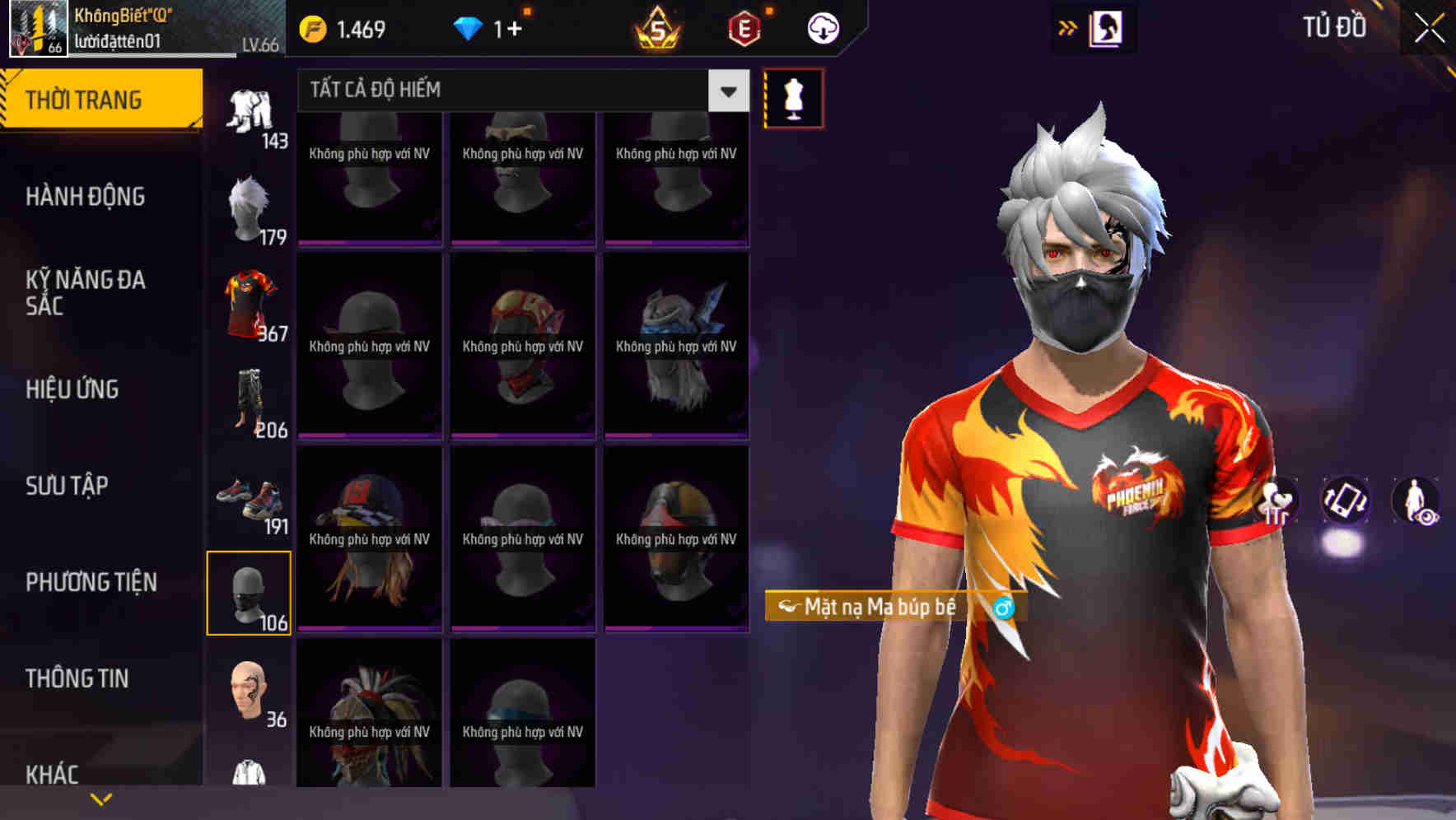Click the avatar profile frame icon near the arrows

(x=1108, y=27)
